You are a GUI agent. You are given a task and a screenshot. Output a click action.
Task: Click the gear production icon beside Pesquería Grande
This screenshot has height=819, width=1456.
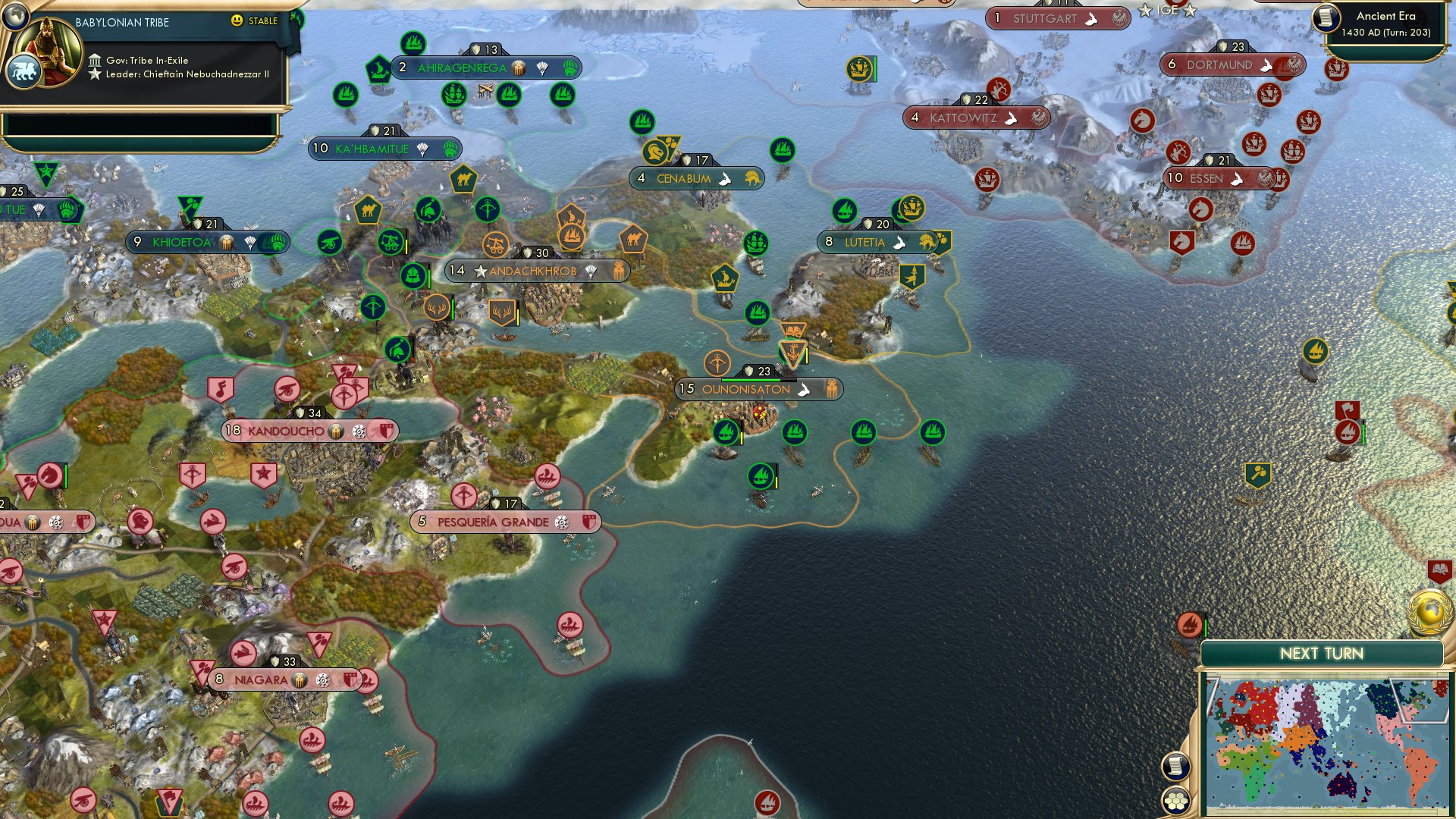tap(560, 522)
